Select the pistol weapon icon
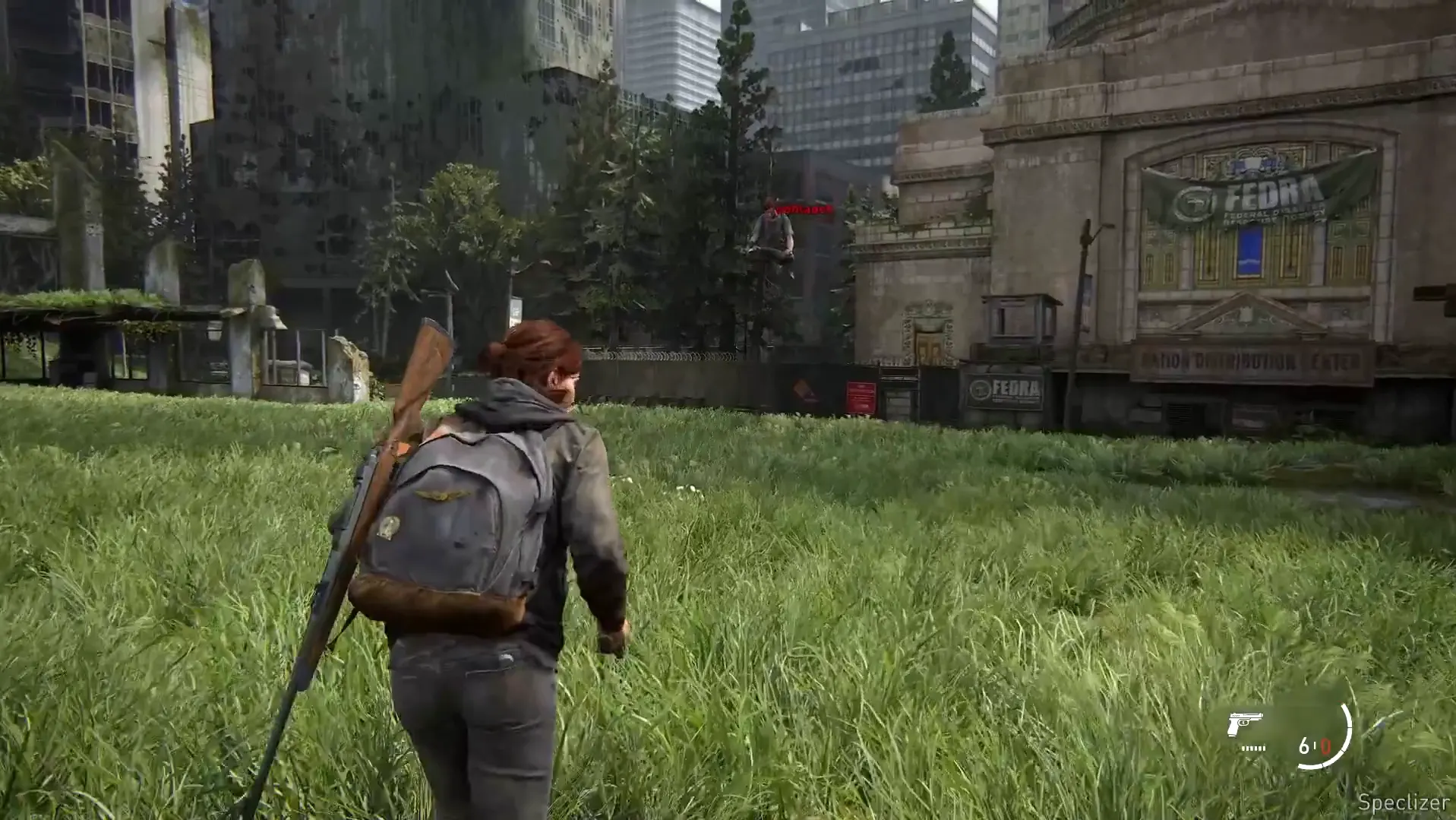The image size is (1456, 820). [x=1244, y=723]
